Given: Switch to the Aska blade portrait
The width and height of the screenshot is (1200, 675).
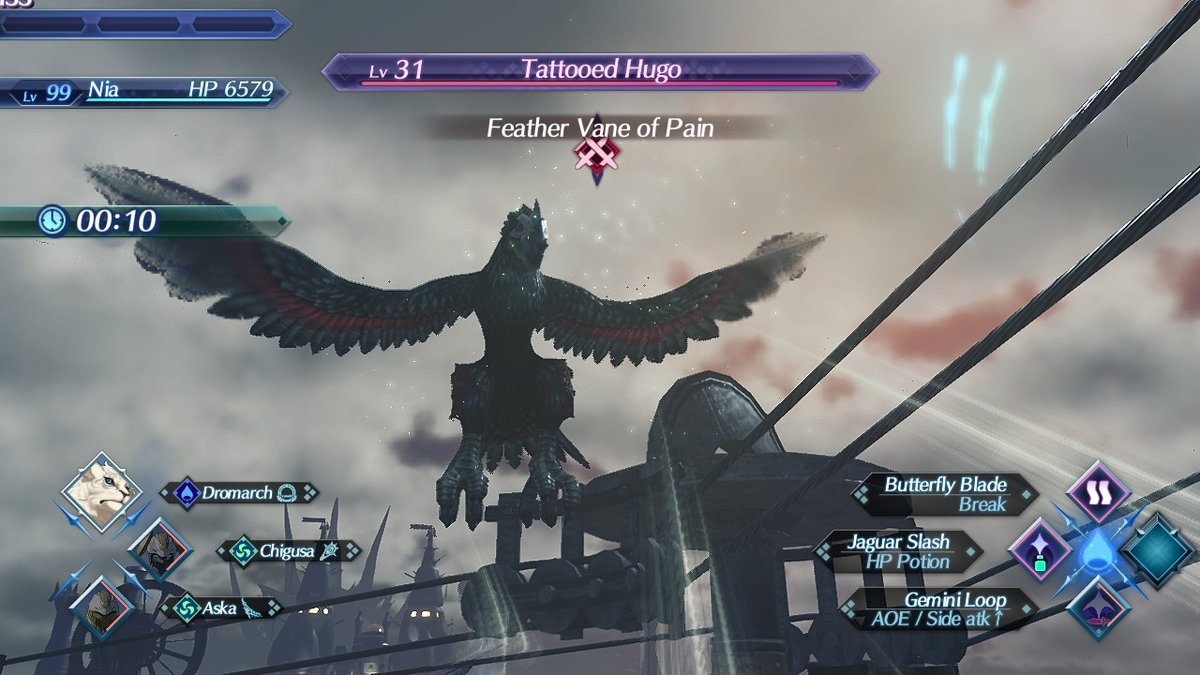Looking at the screenshot, I should point(100,606).
